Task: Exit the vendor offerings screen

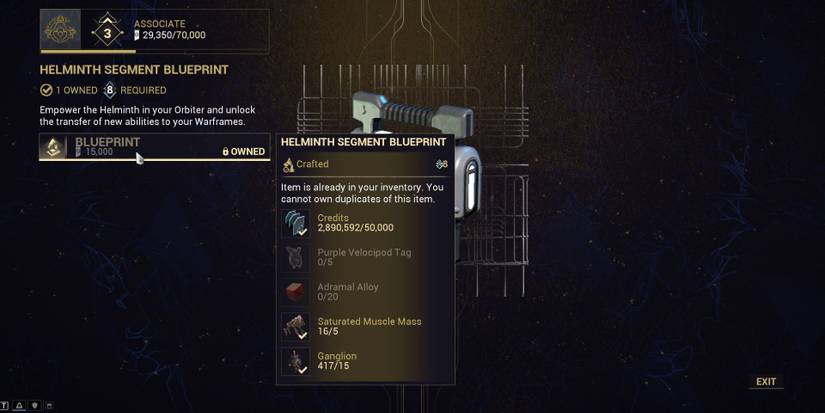Action: point(766,382)
